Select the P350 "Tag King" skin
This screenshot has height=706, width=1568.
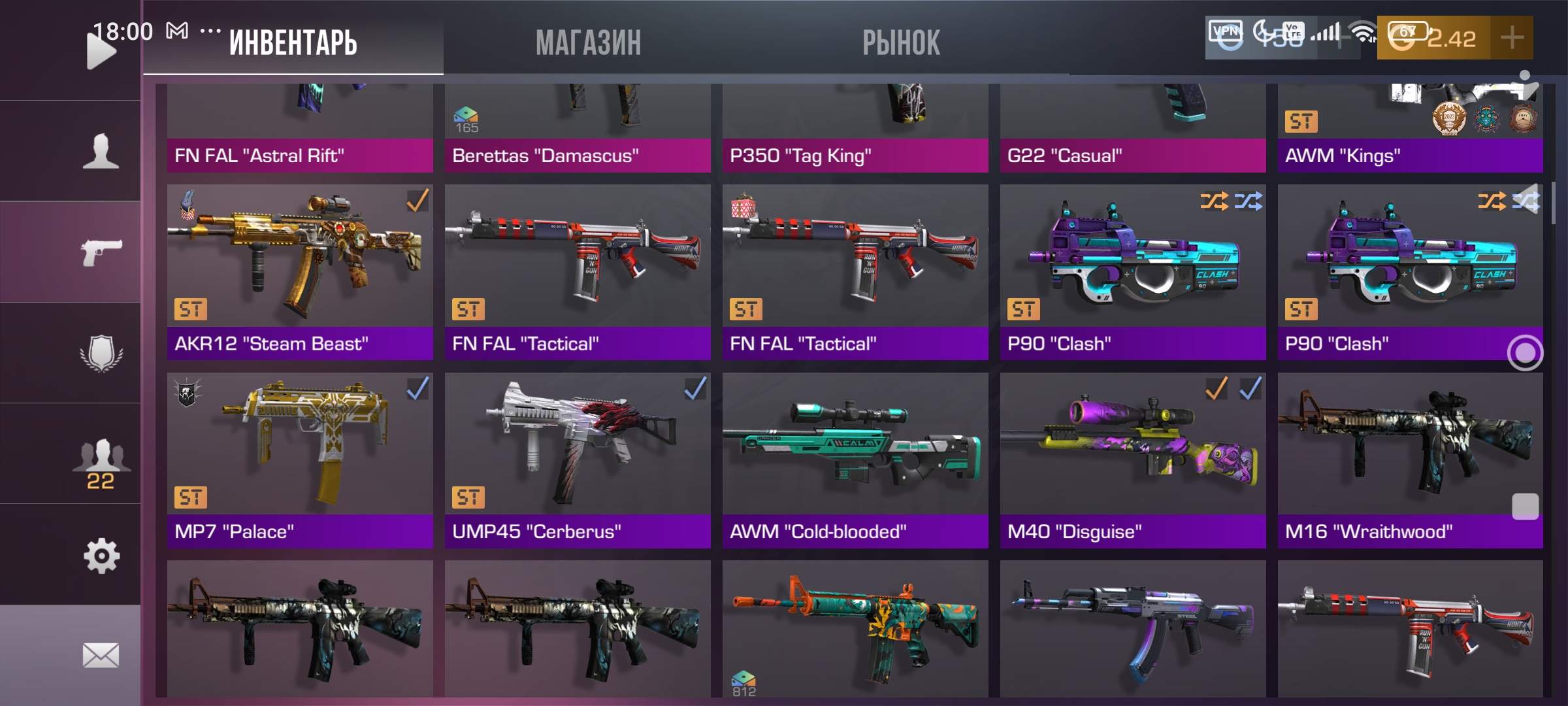pos(855,127)
